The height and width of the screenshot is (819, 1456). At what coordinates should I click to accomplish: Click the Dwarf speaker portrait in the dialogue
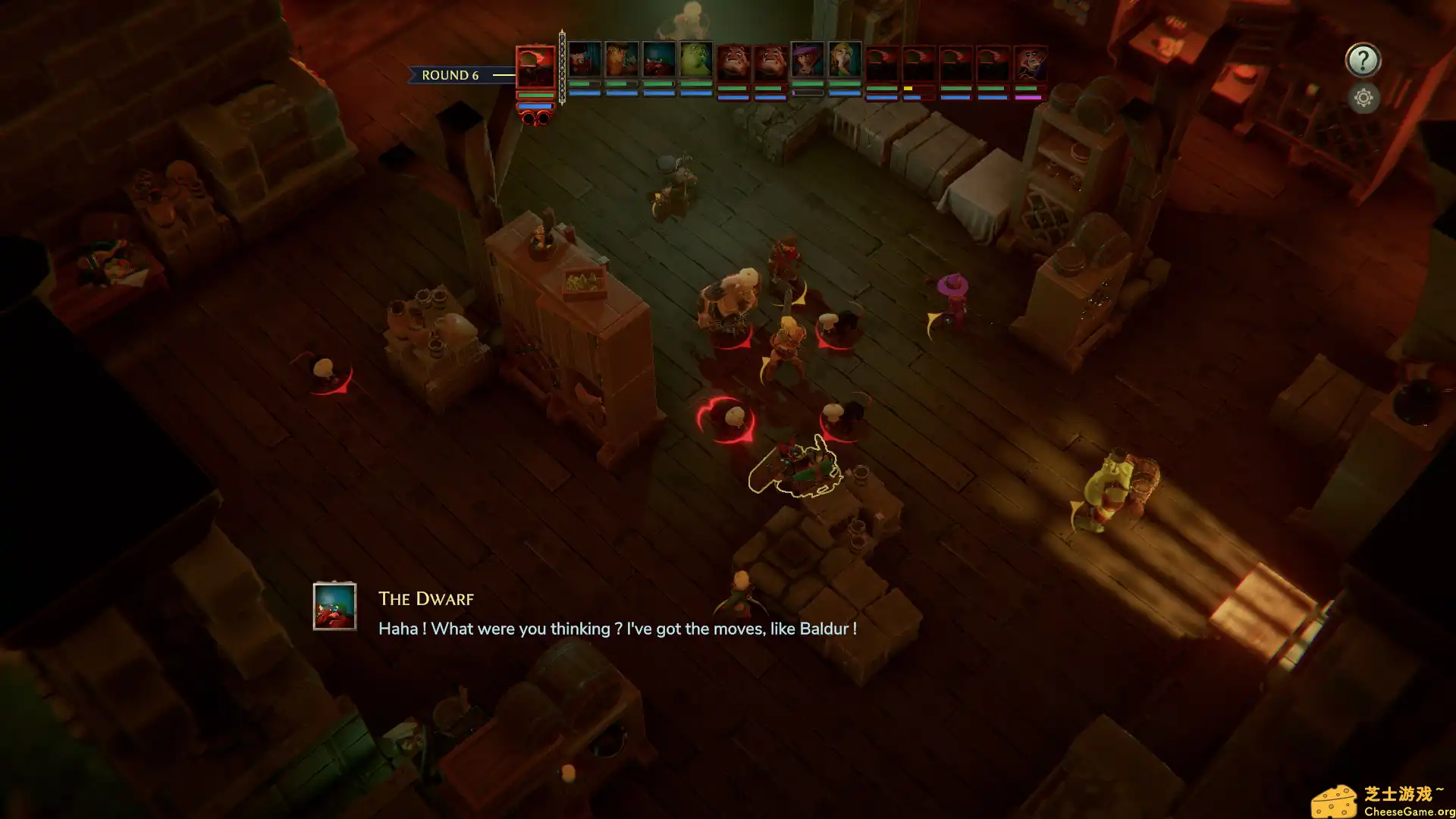[334, 607]
